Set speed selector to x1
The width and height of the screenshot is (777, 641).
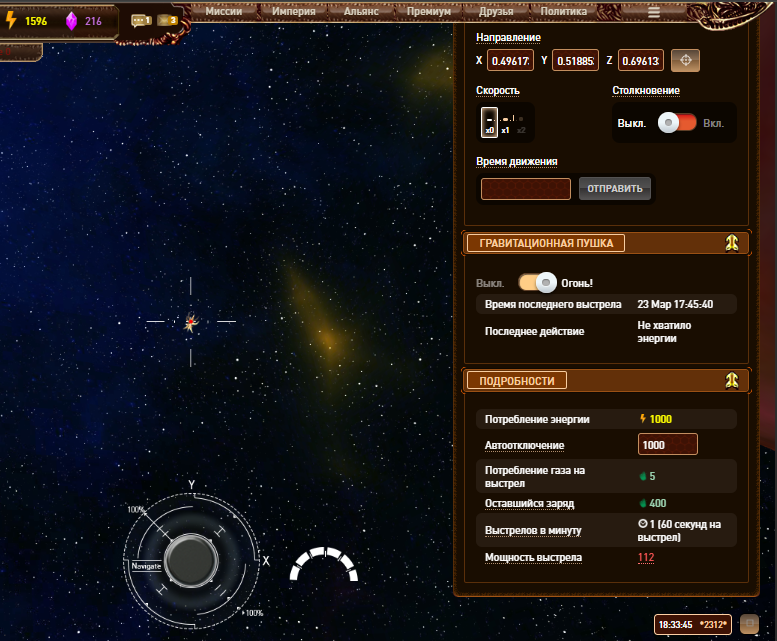point(506,123)
